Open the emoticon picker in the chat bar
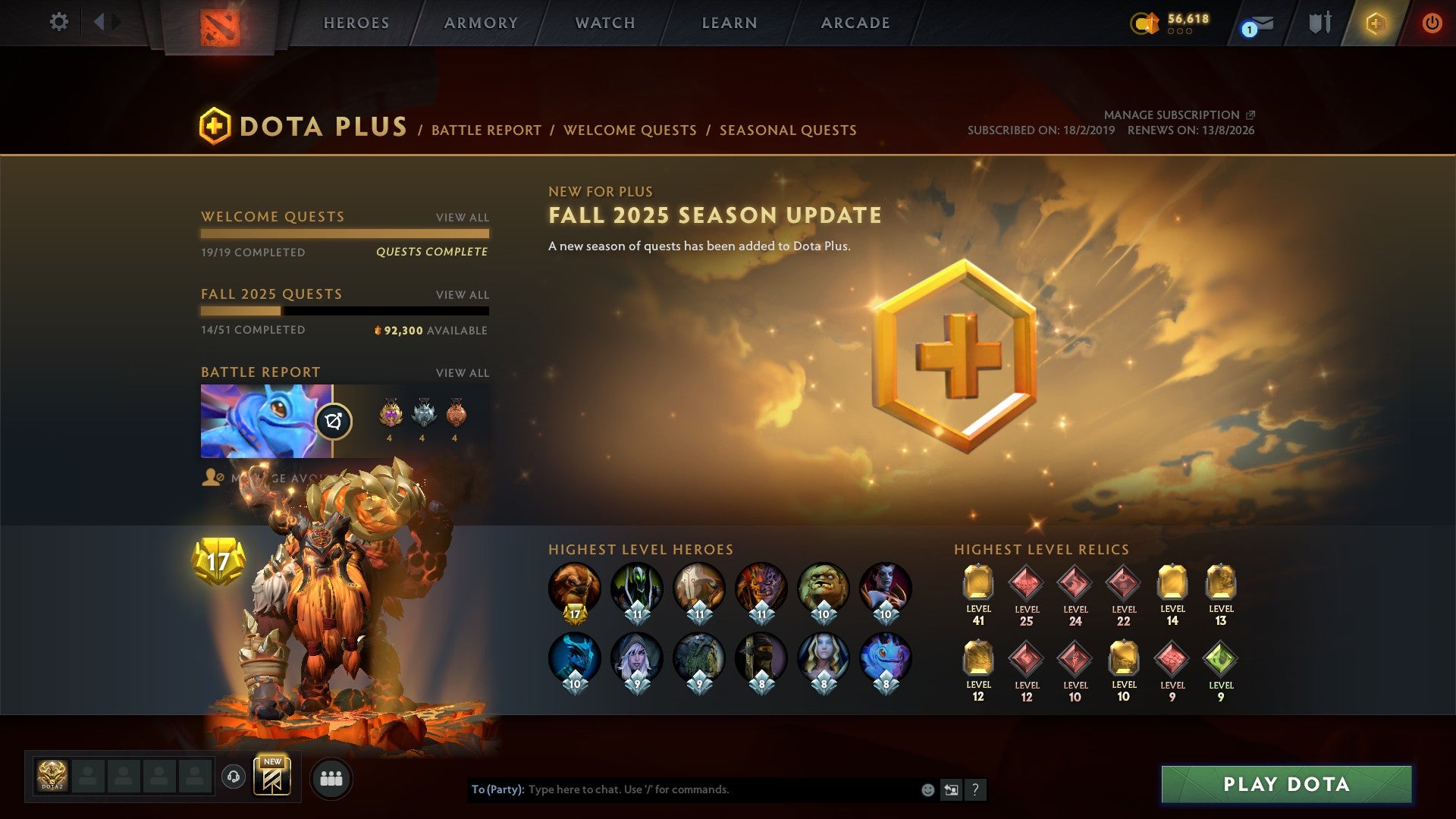This screenshot has height=819, width=1456. tap(927, 789)
